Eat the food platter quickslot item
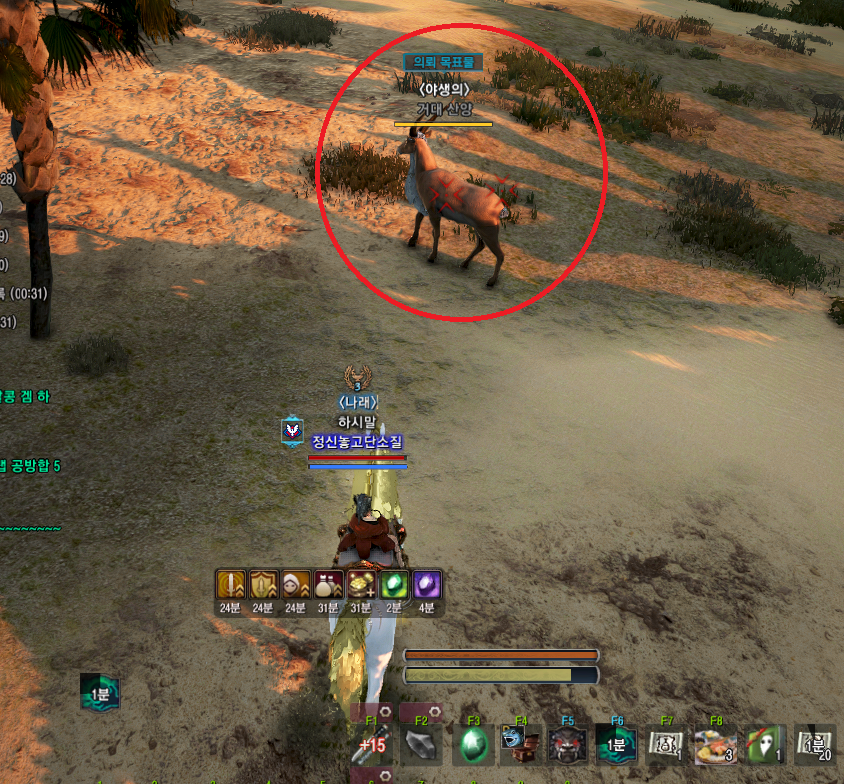Viewport: 844px width, 784px height. [715, 745]
